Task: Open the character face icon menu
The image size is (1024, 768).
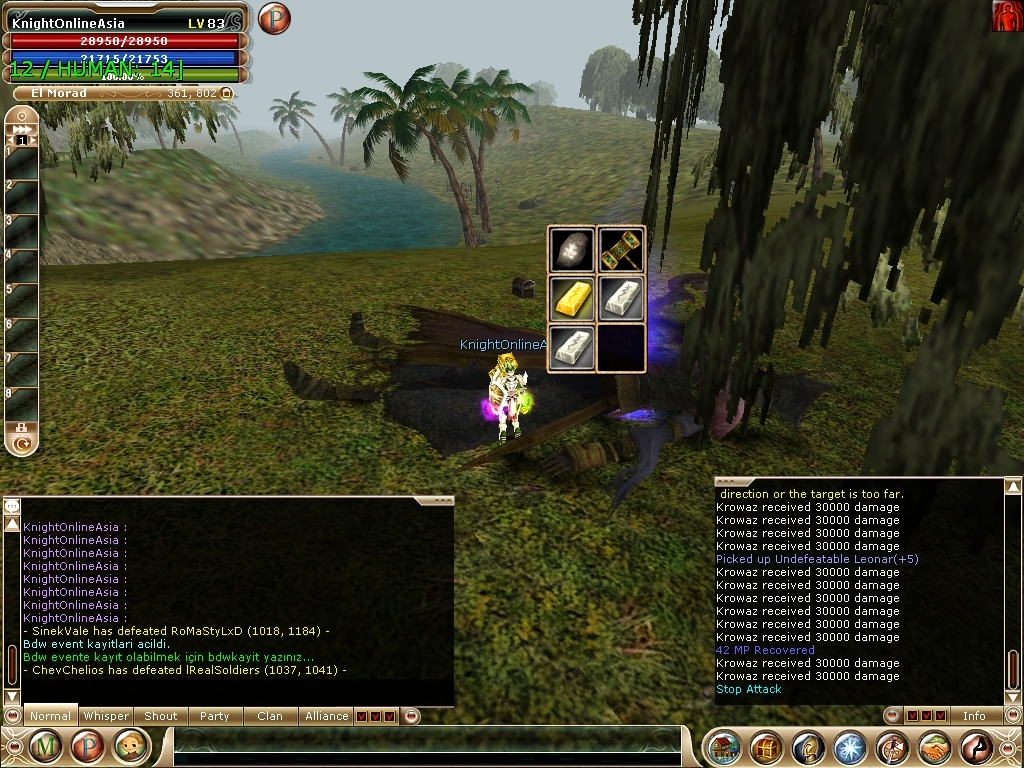Action: pos(130,746)
